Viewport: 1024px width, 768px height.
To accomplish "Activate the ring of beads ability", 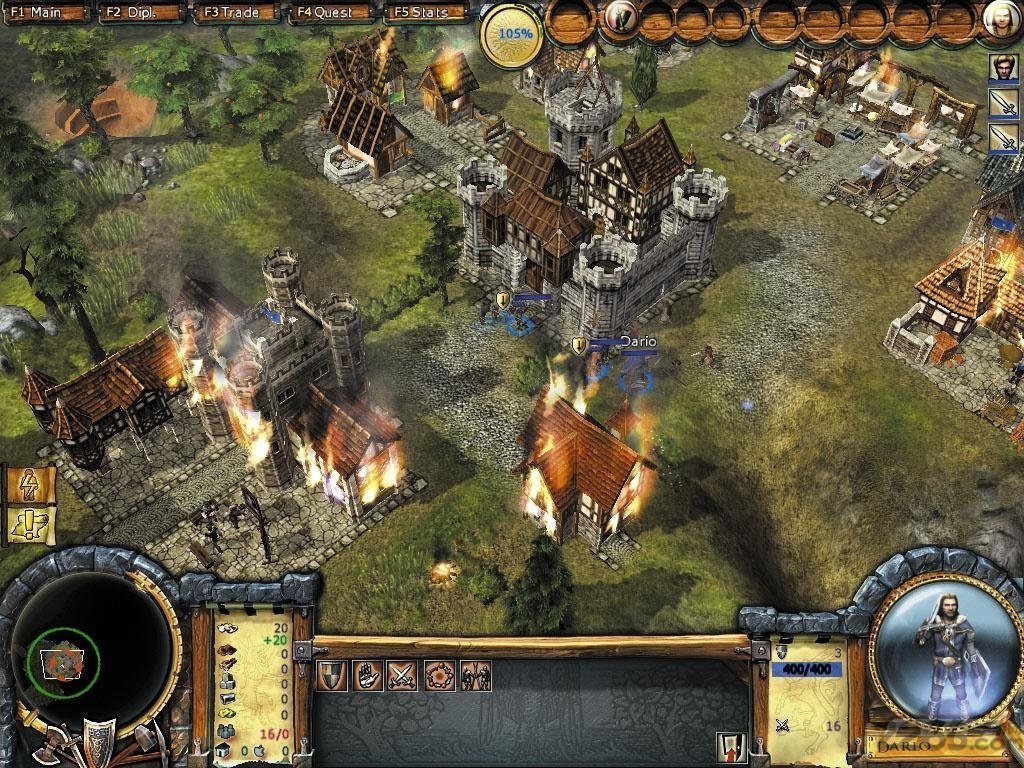I will click(439, 676).
